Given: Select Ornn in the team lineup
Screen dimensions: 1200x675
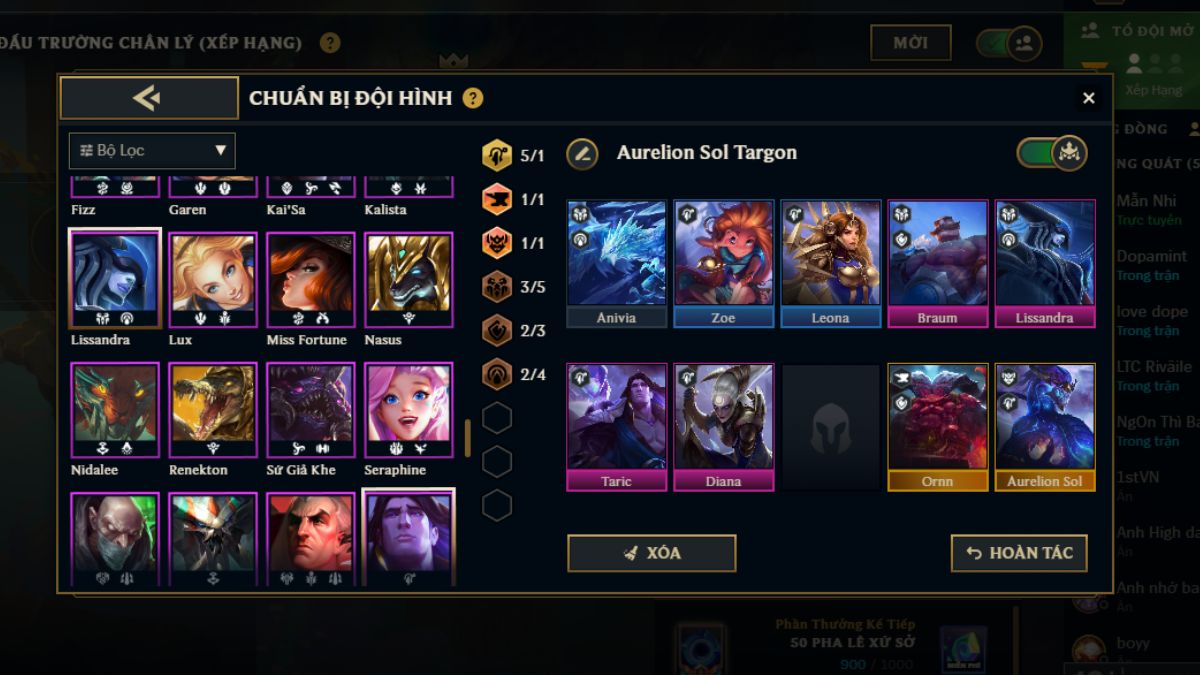Looking at the screenshot, I should pos(937,425).
